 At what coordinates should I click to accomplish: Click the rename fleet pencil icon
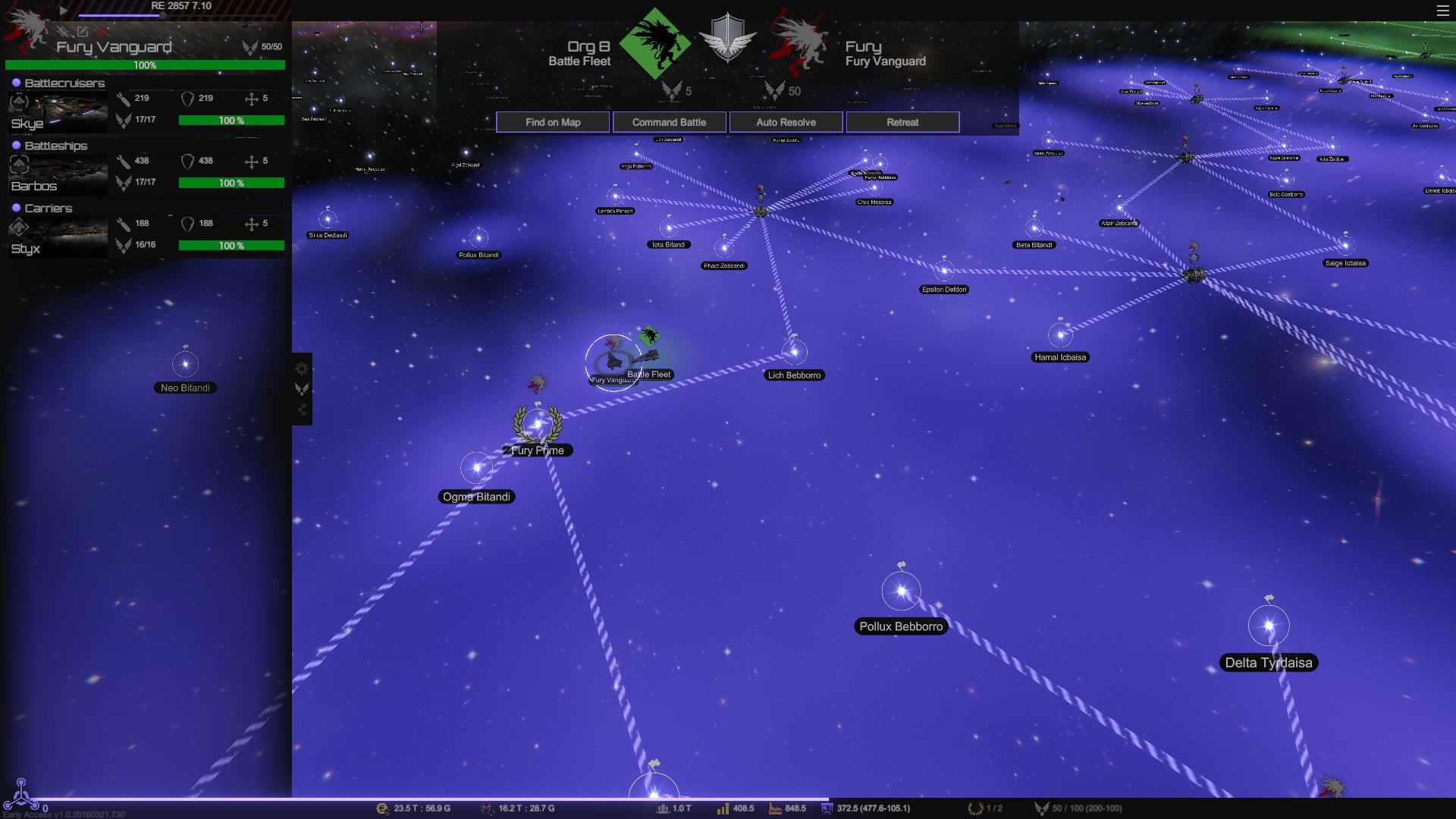tap(83, 31)
